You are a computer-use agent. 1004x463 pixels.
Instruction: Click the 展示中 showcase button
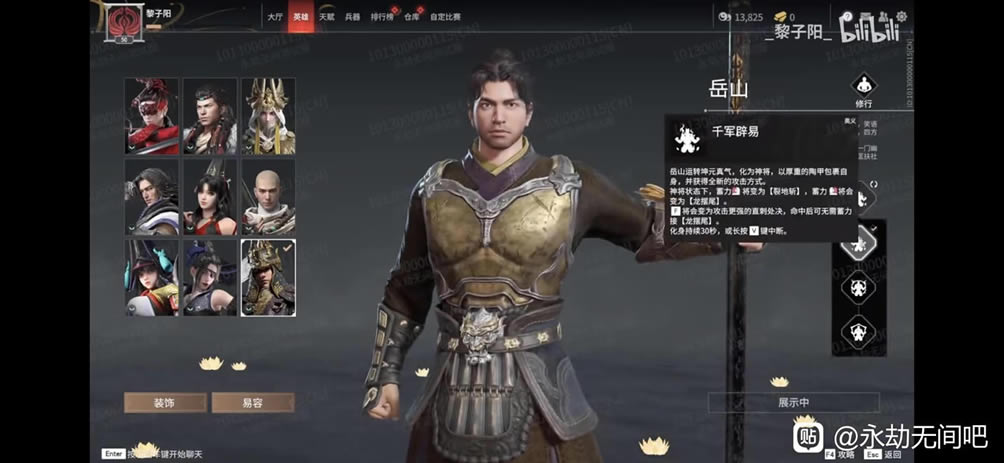(x=794, y=402)
